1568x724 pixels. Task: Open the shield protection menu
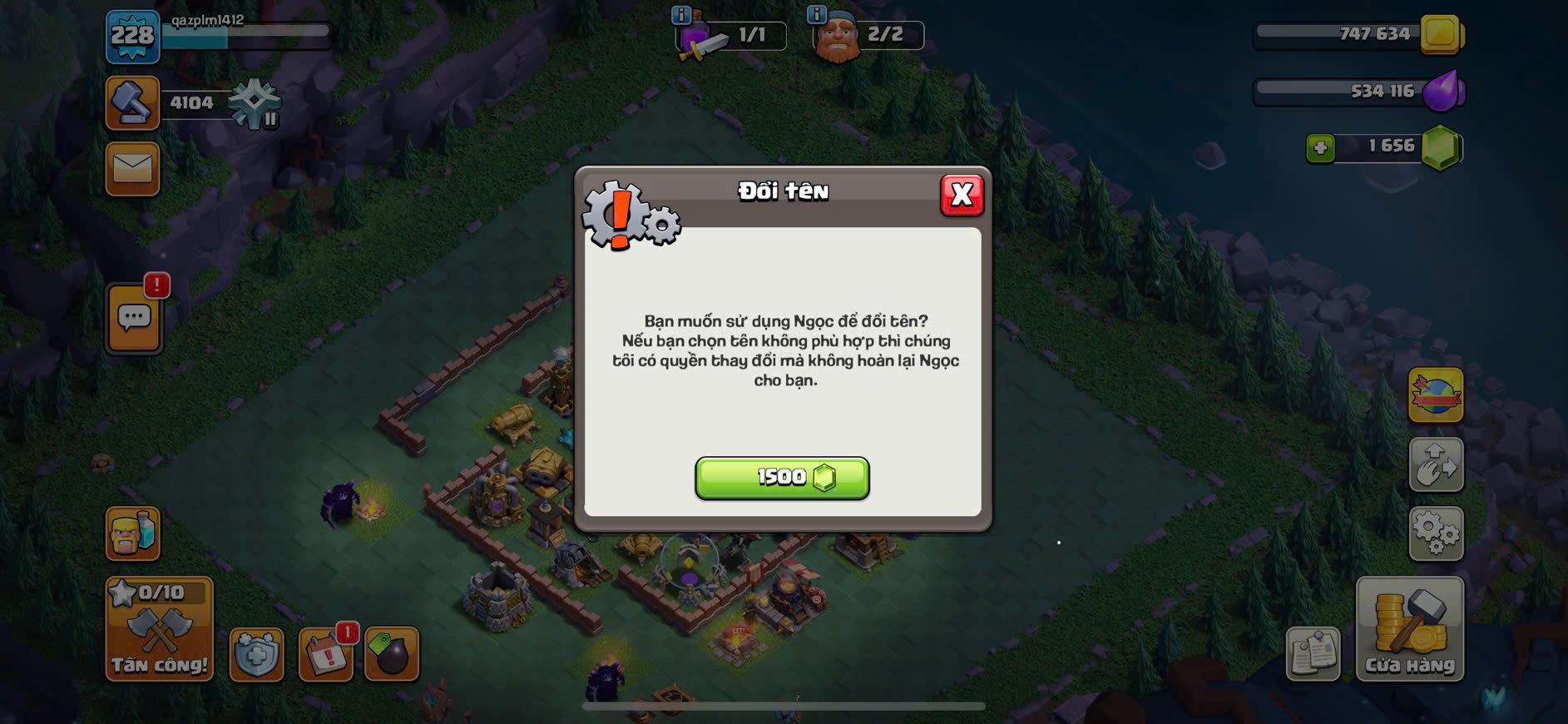click(x=256, y=655)
